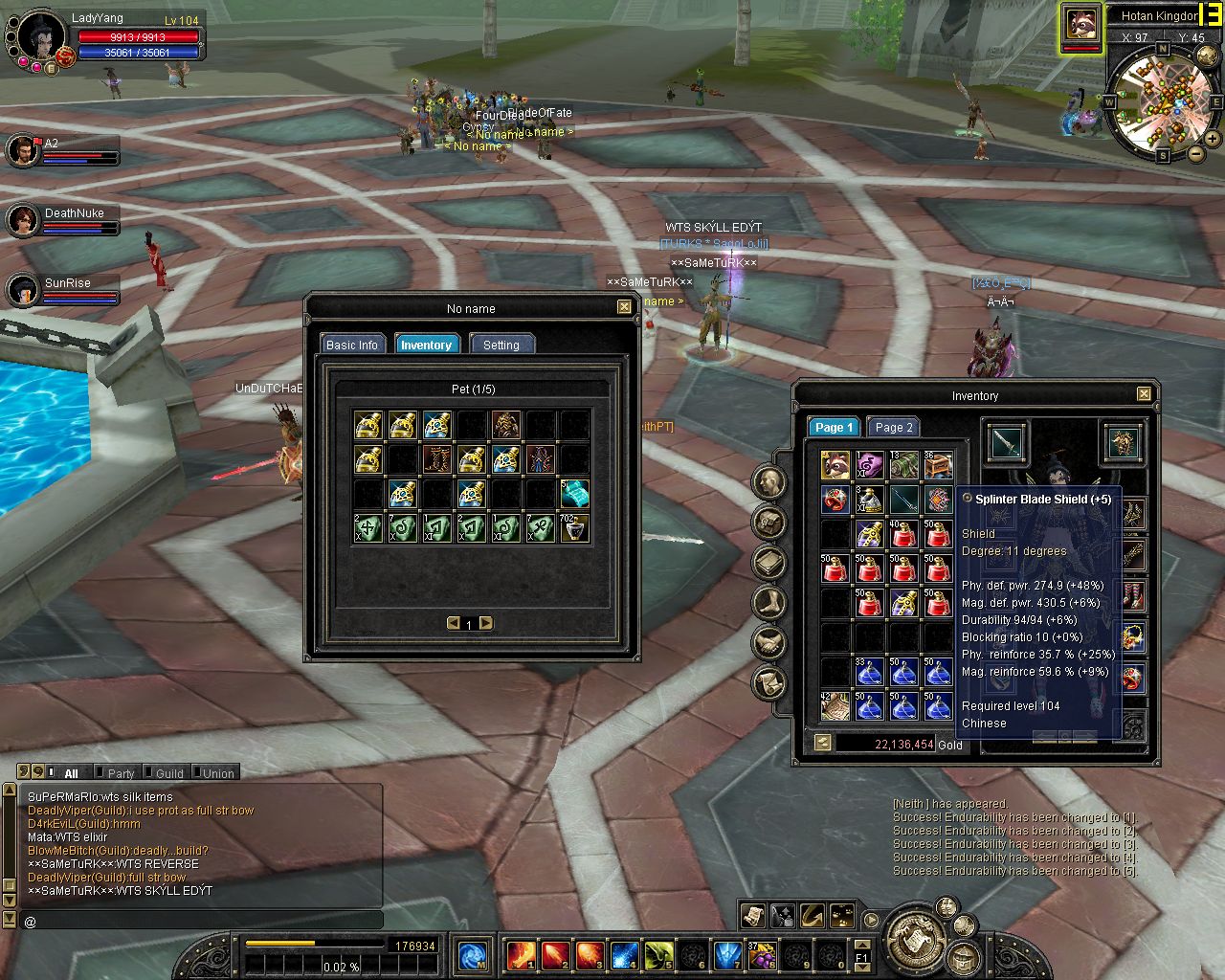Switch to the pet Basic Info tab
The image size is (1225, 980).
pyautogui.click(x=352, y=345)
